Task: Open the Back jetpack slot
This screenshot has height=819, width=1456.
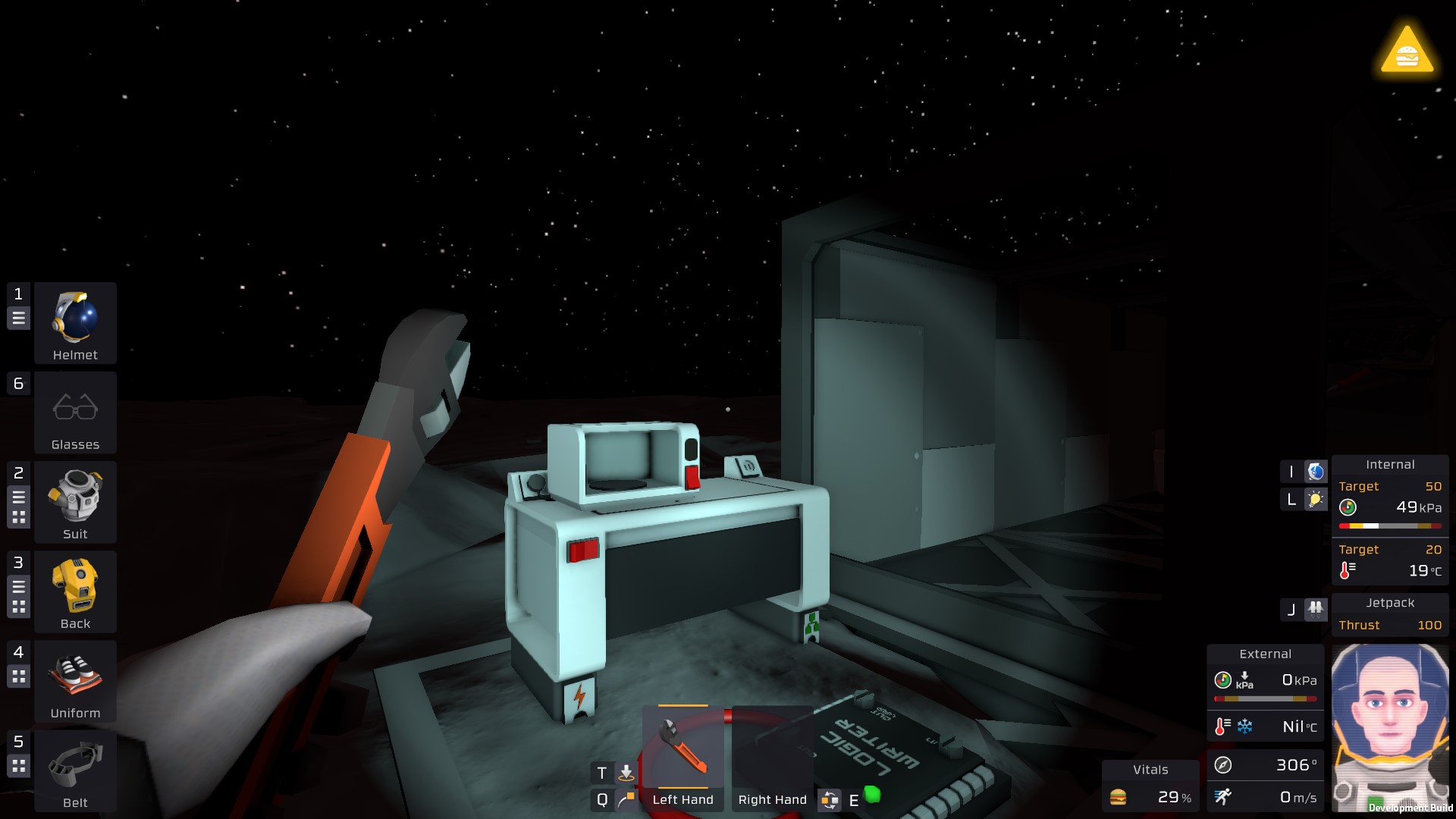Action: click(x=75, y=591)
